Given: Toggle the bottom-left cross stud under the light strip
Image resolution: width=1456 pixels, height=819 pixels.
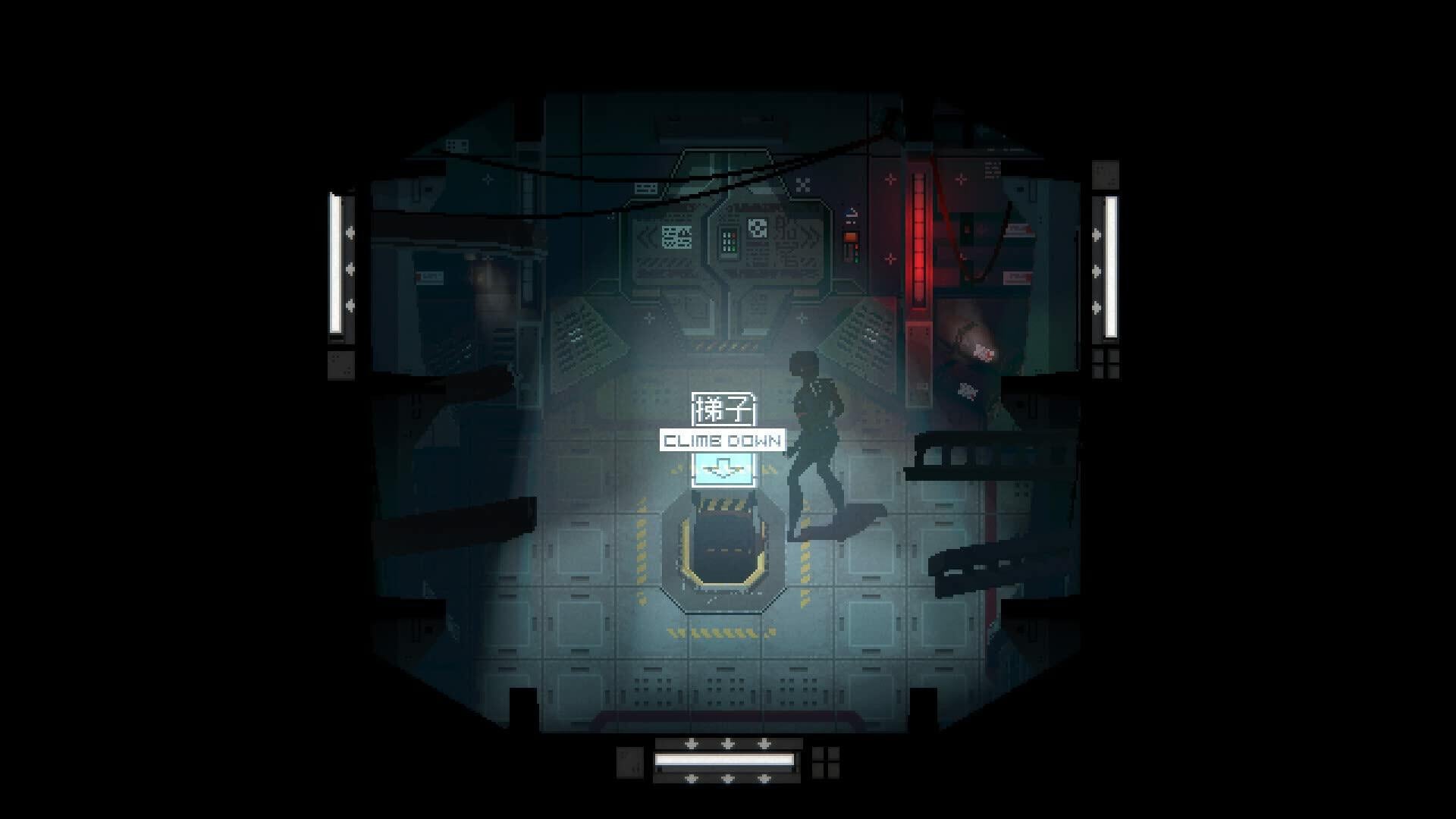Looking at the screenshot, I should pos(692,778).
